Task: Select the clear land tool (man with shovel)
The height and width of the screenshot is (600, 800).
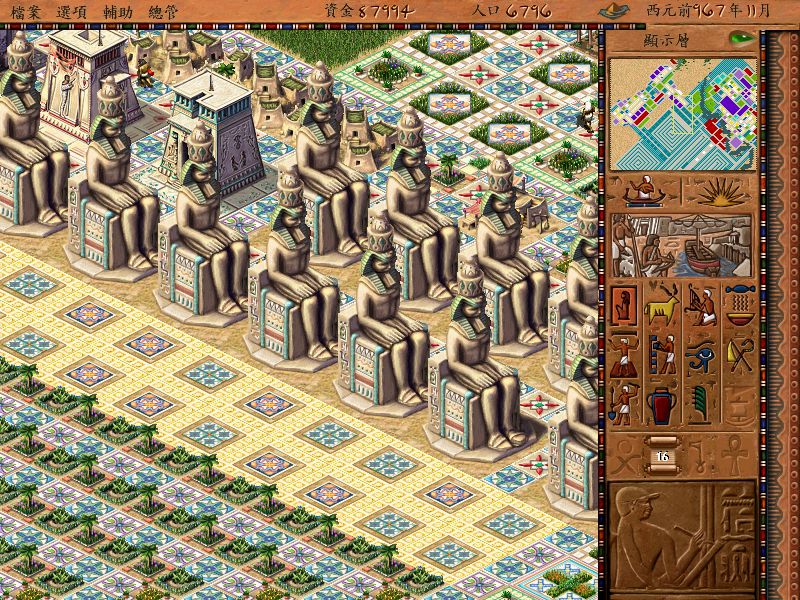Action: click(x=624, y=404)
